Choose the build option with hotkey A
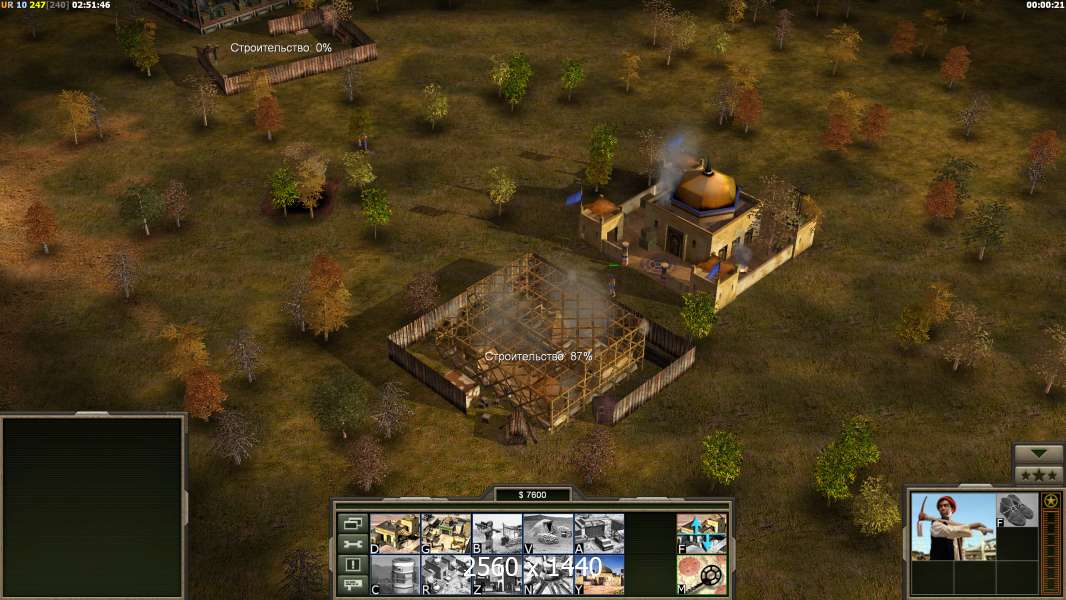 (599, 533)
